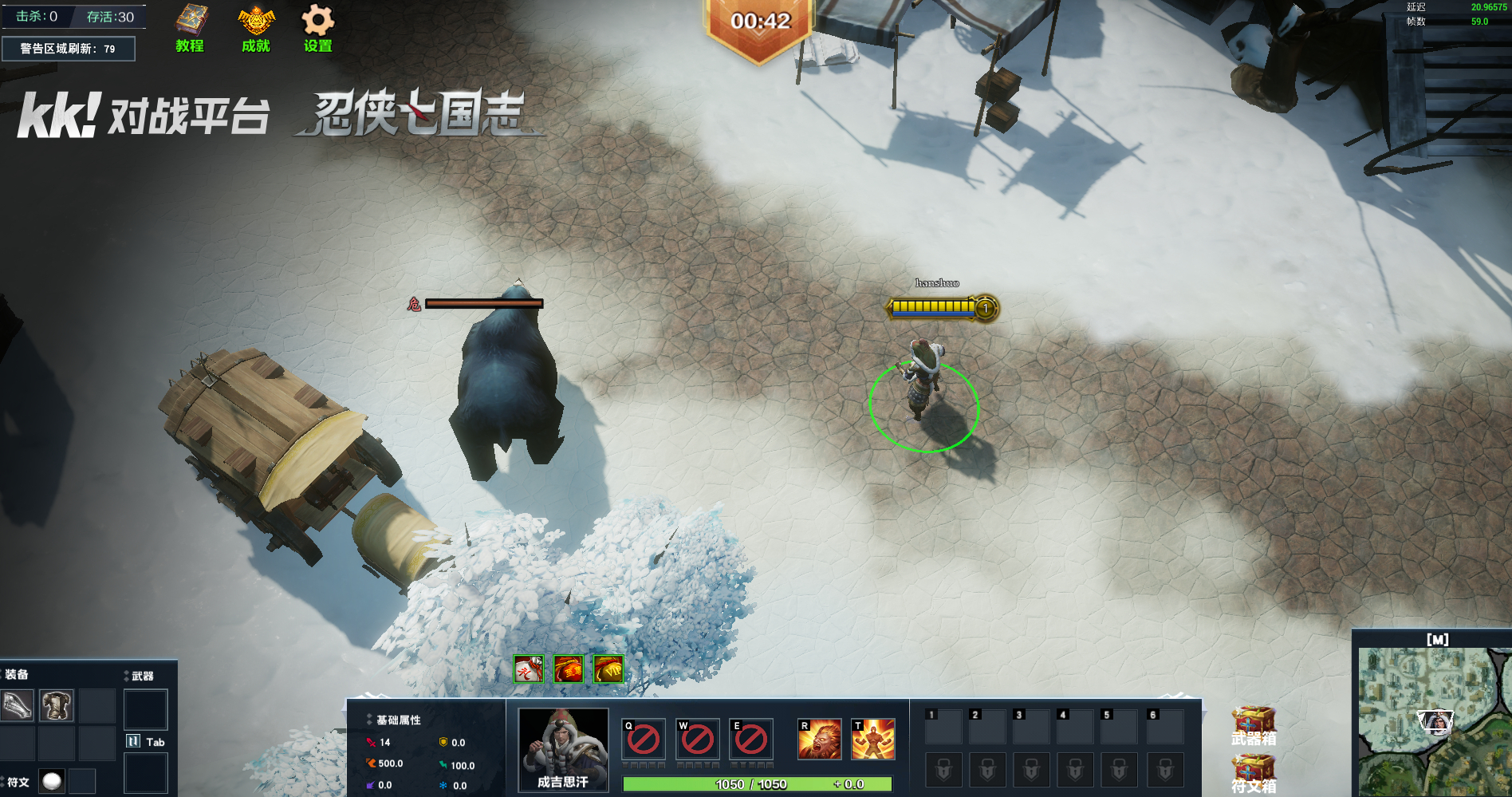The height and width of the screenshot is (797, 1512).
Task: Activate the locked E skill slot
Action: point(751,739)
